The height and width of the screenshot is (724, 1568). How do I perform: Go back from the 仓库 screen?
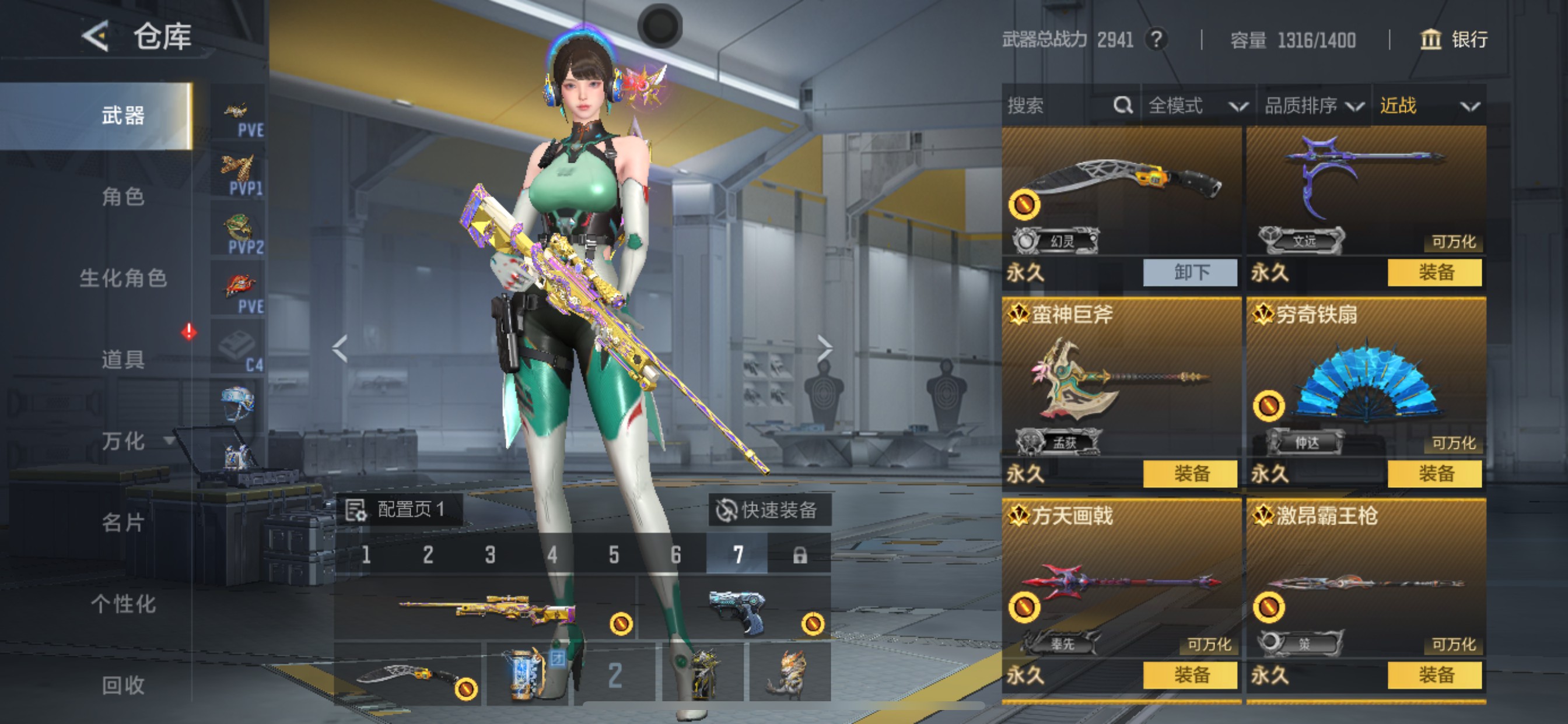96,37
